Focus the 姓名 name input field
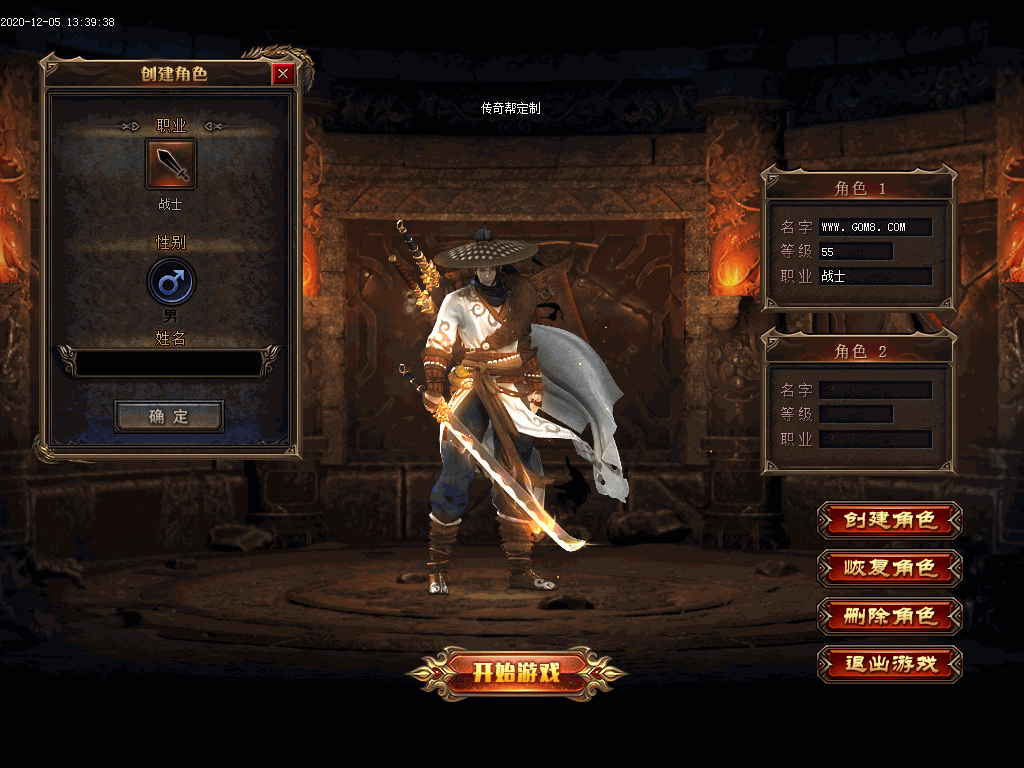This screenshot has height=768, width=1024. click(170, 362)
